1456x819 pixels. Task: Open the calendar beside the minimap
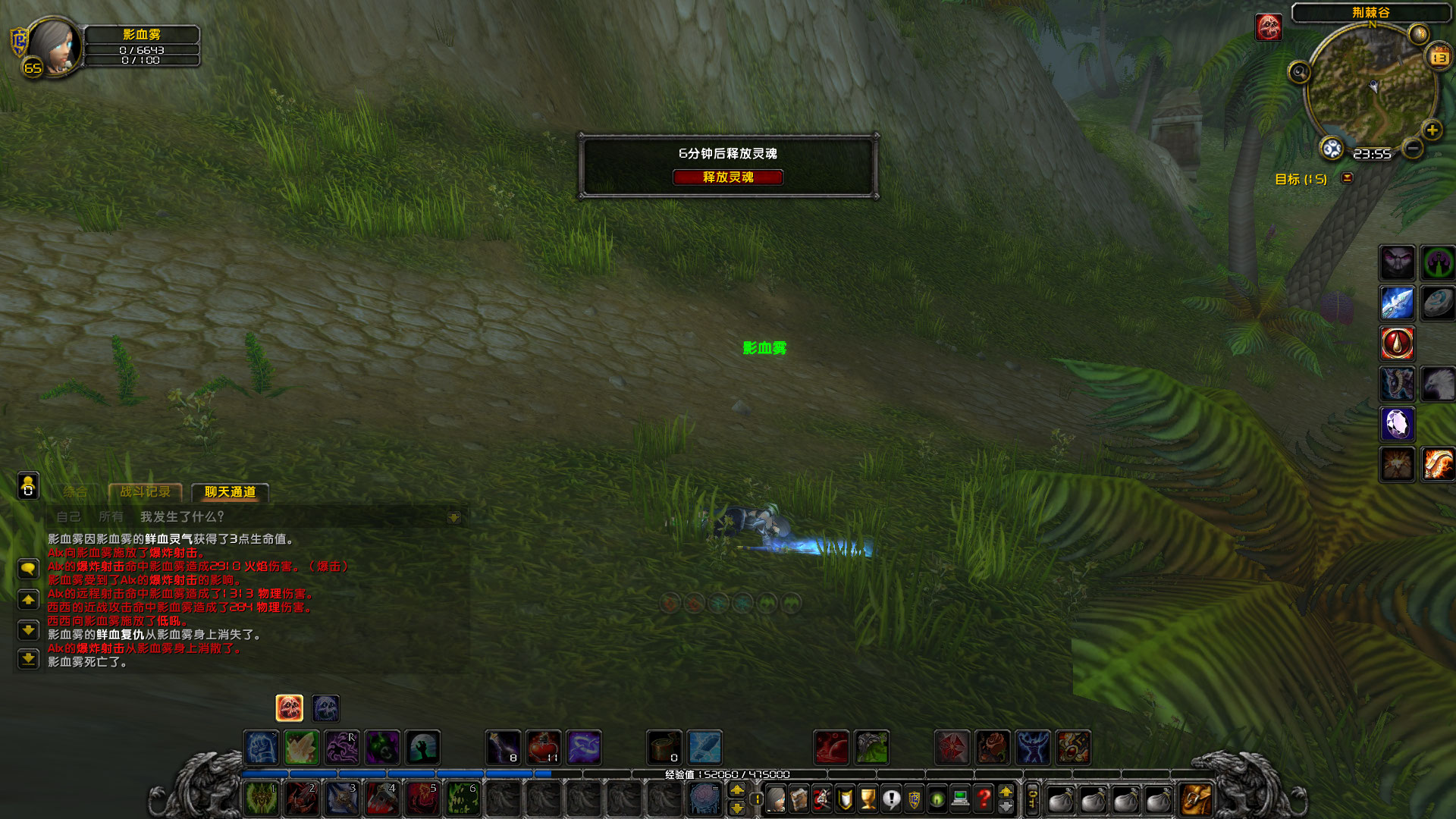(1439, 55)
